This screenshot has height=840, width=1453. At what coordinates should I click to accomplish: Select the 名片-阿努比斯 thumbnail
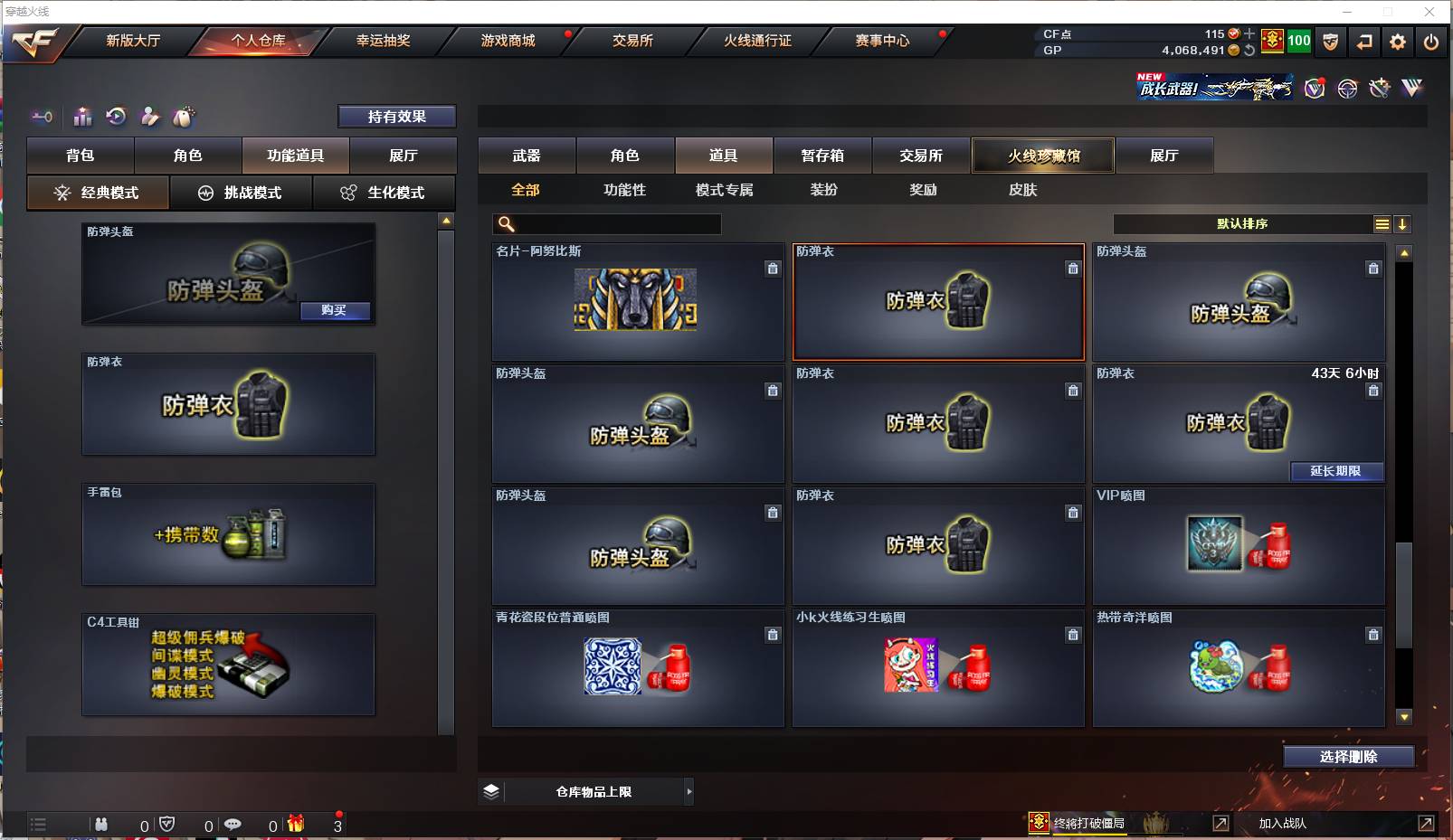636,302
